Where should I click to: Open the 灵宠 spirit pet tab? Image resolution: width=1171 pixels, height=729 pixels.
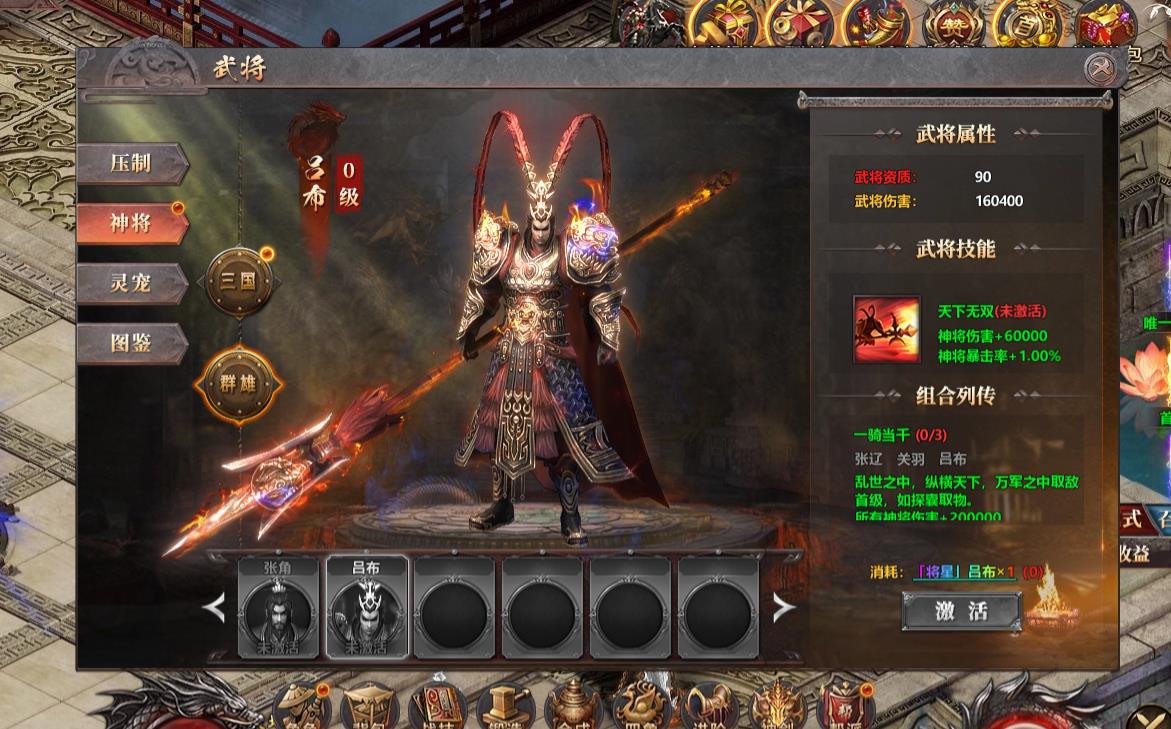(132, 283)
